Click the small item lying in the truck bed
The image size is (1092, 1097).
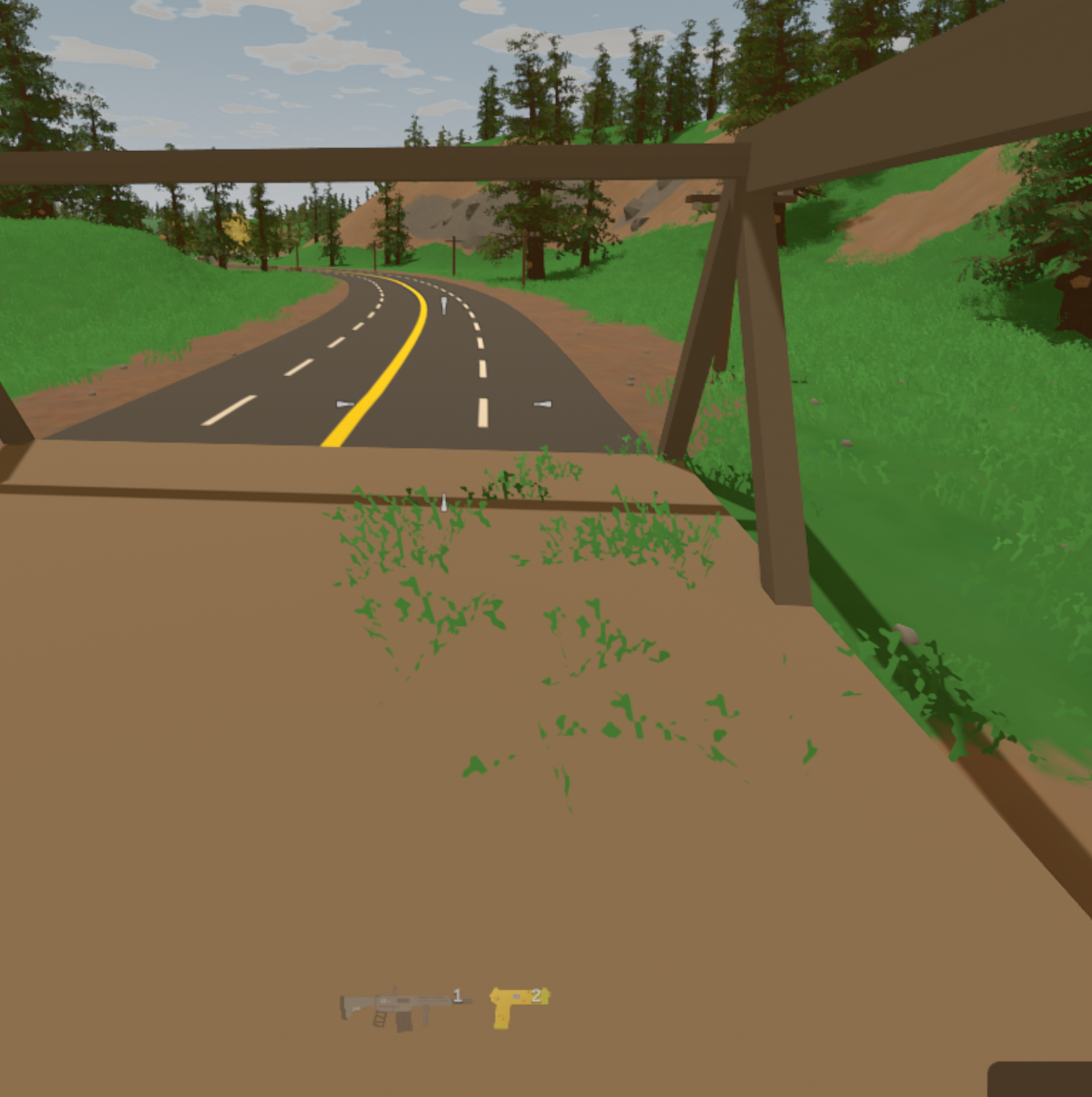click(x=443, y=501)
